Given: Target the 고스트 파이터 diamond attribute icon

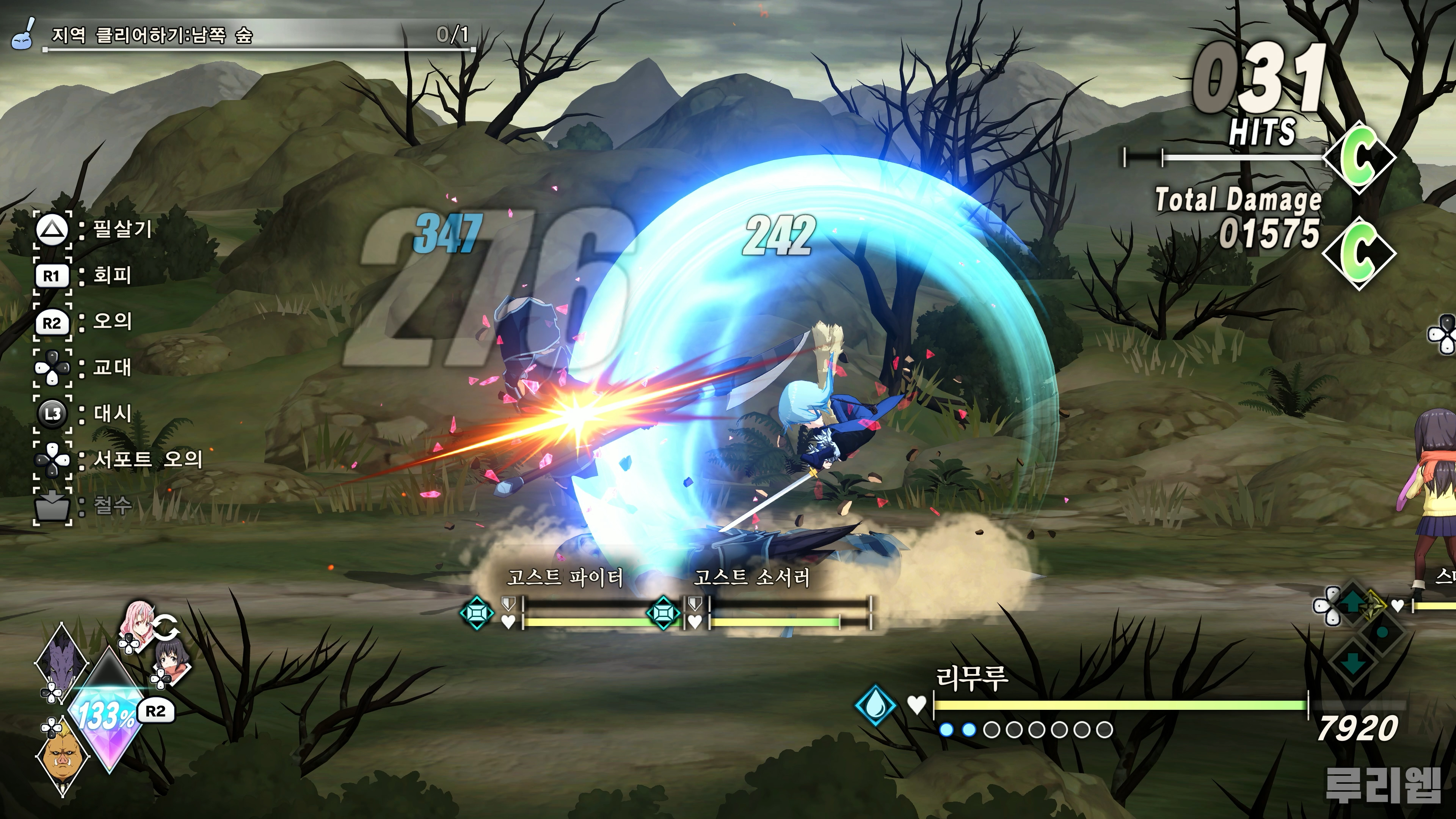Looking at the screenshot, I should click(477, 613).
